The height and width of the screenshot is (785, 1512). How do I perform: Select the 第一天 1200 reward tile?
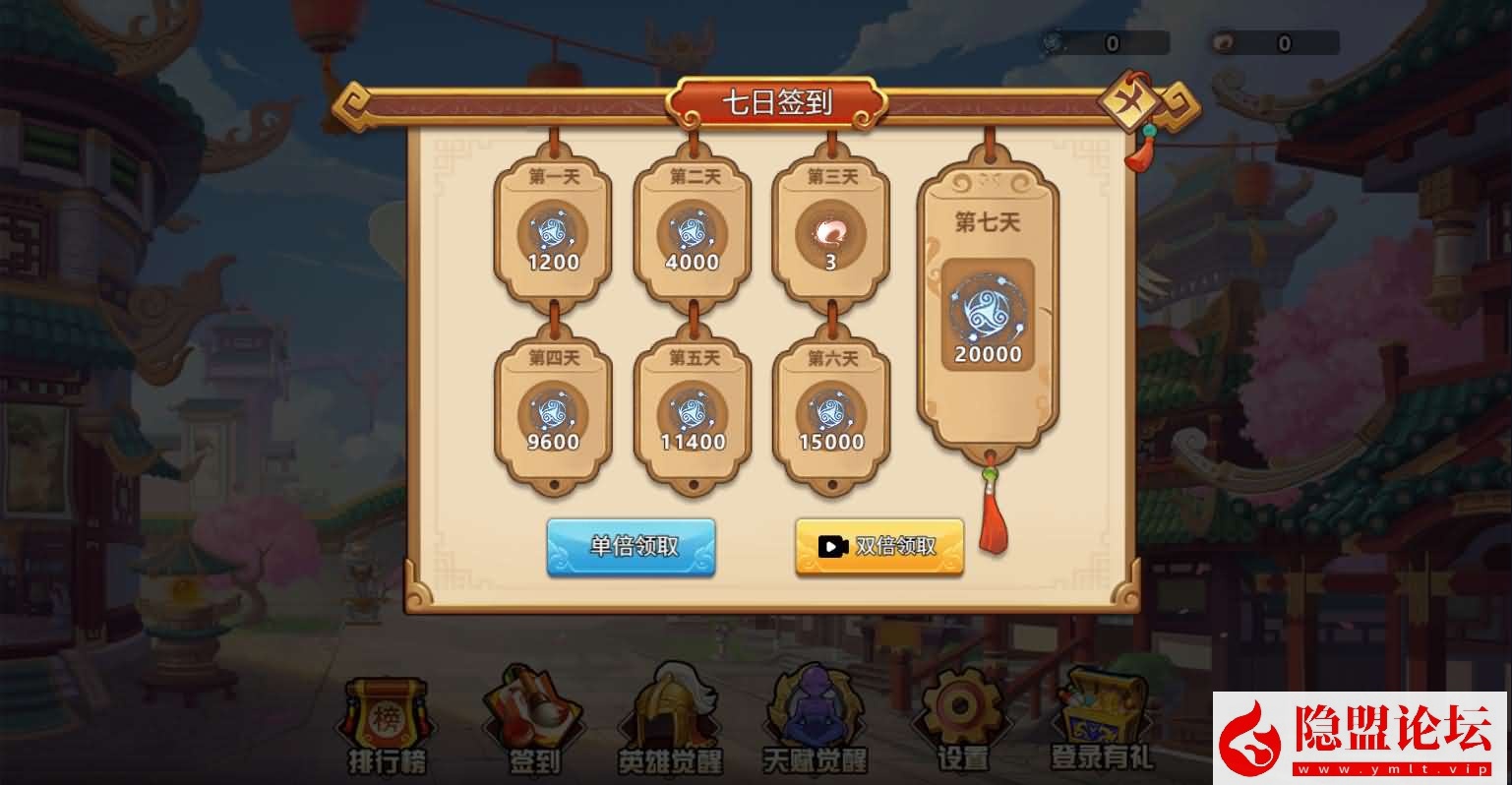click(x=553, y=235)
